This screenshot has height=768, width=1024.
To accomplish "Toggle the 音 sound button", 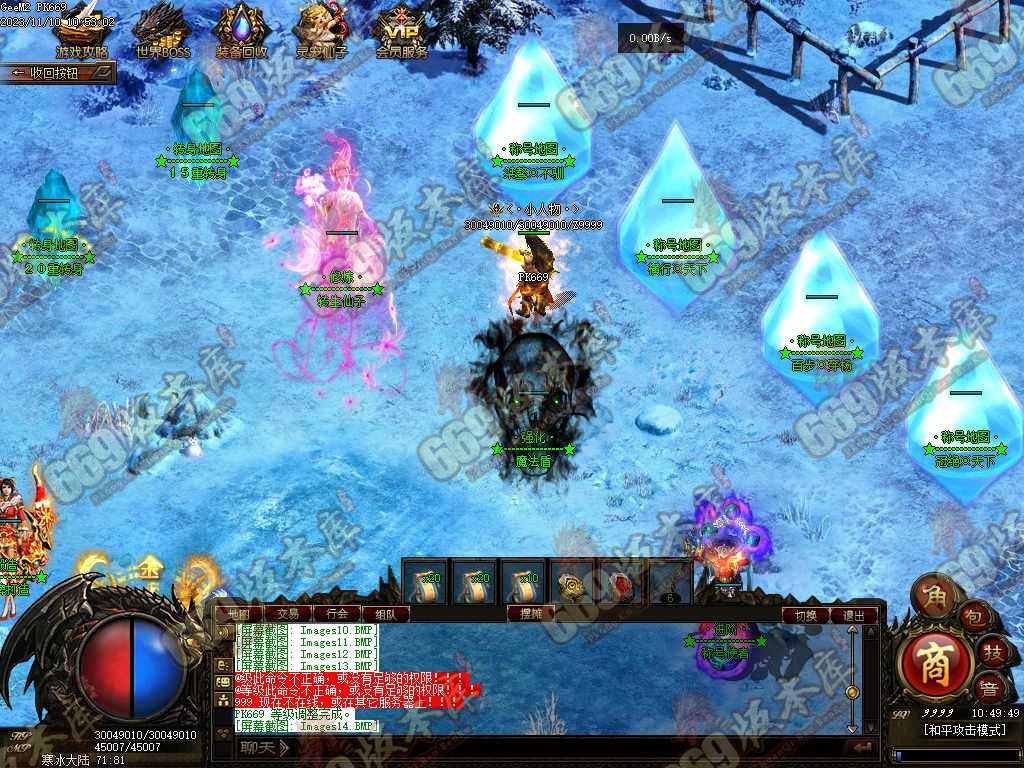I will (990, 688).
